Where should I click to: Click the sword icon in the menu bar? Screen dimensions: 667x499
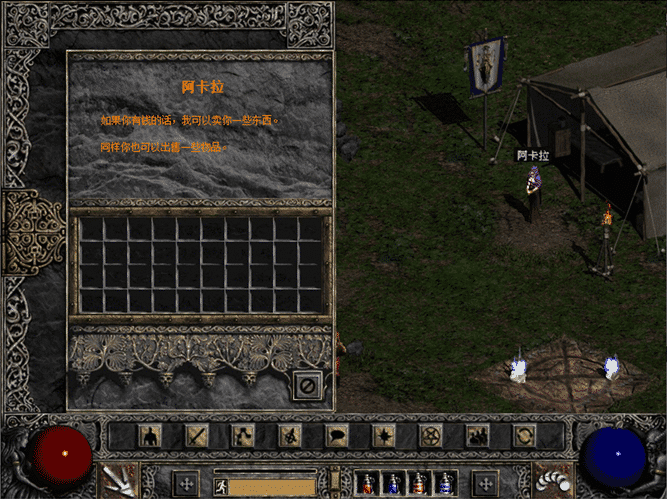pos(196,436)
